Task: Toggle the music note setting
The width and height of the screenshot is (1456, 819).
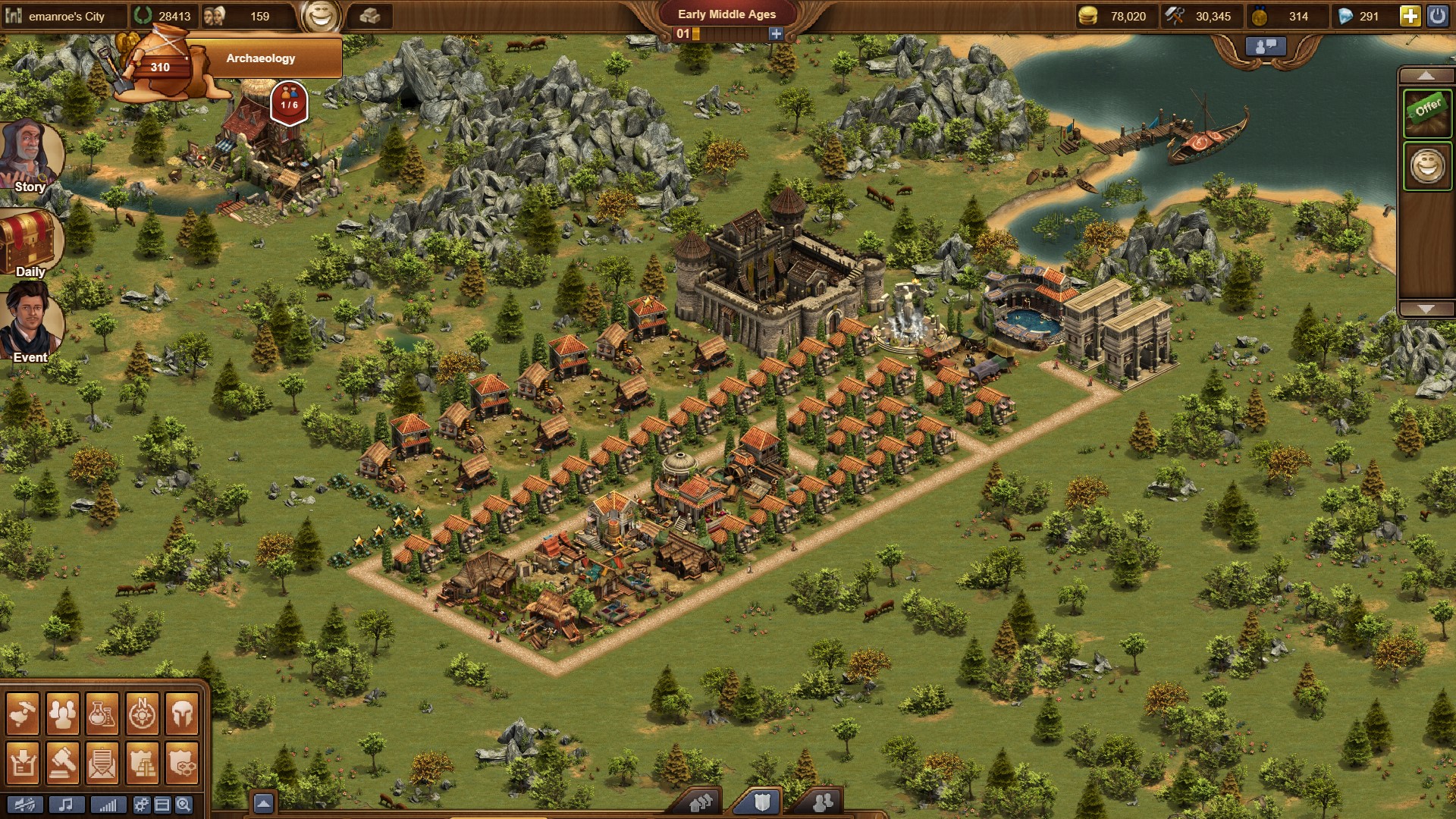Action: click(67, 805)
